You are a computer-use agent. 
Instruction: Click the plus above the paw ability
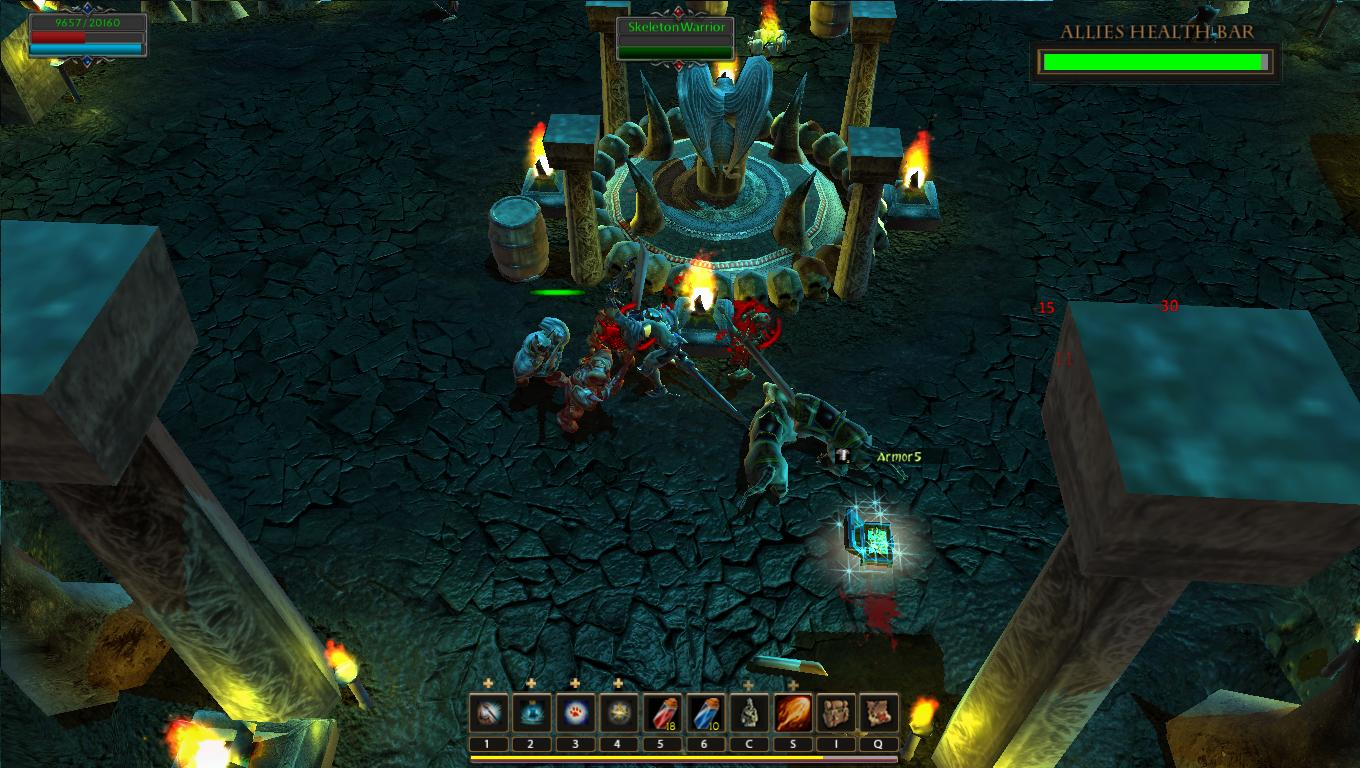point(574,684)
